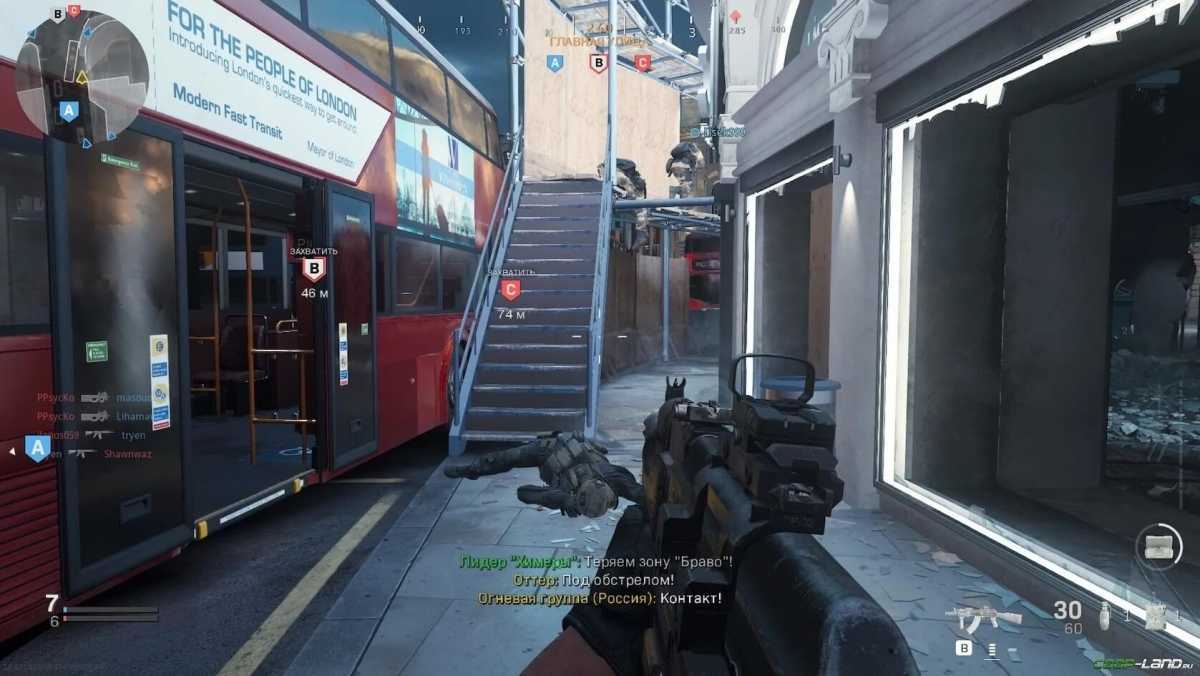Select the C capture marker showing 74 м
1200x676 pixels.
tap(510, 290)
